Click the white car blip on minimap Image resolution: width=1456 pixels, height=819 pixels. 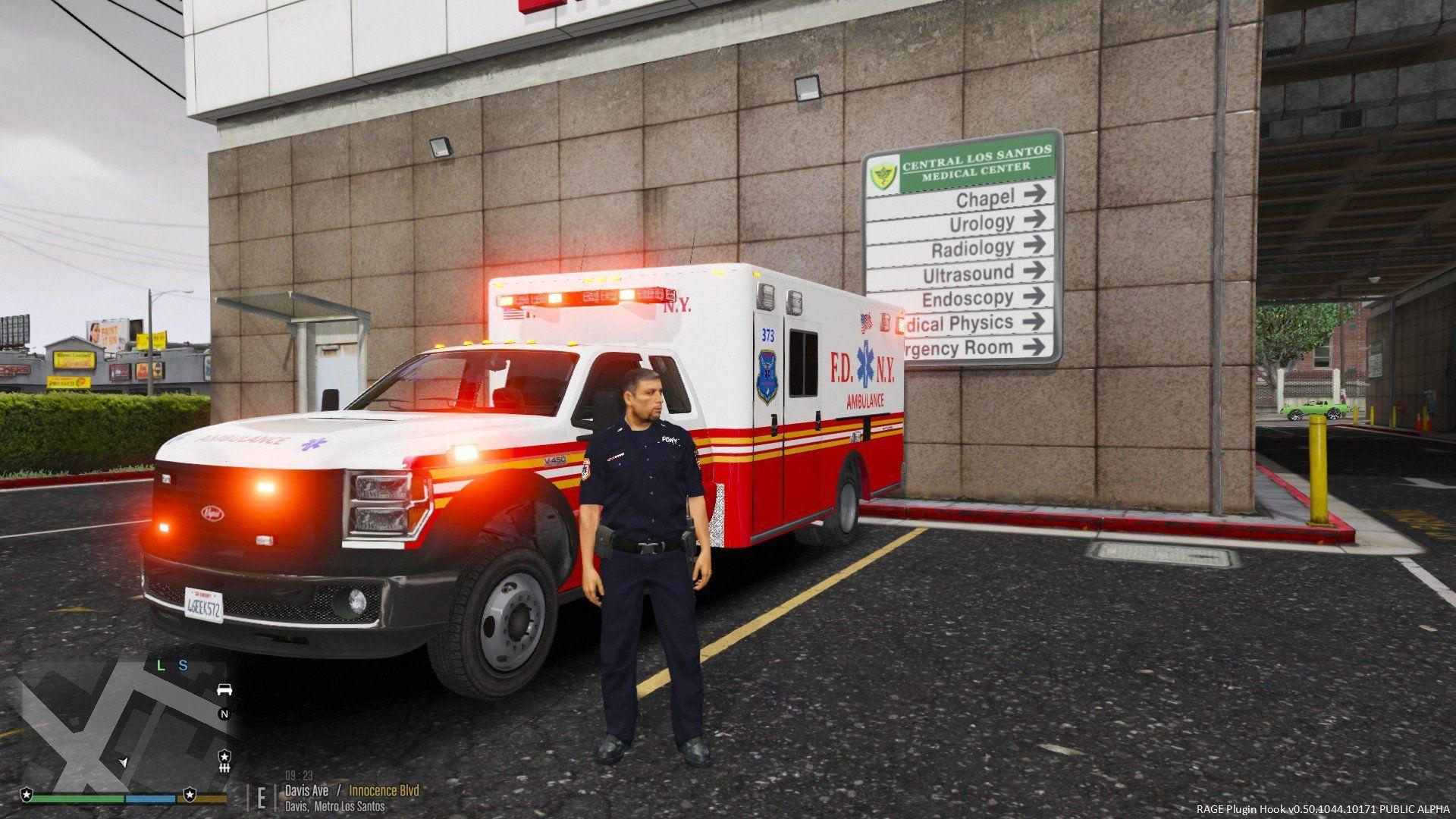point(224,689)
